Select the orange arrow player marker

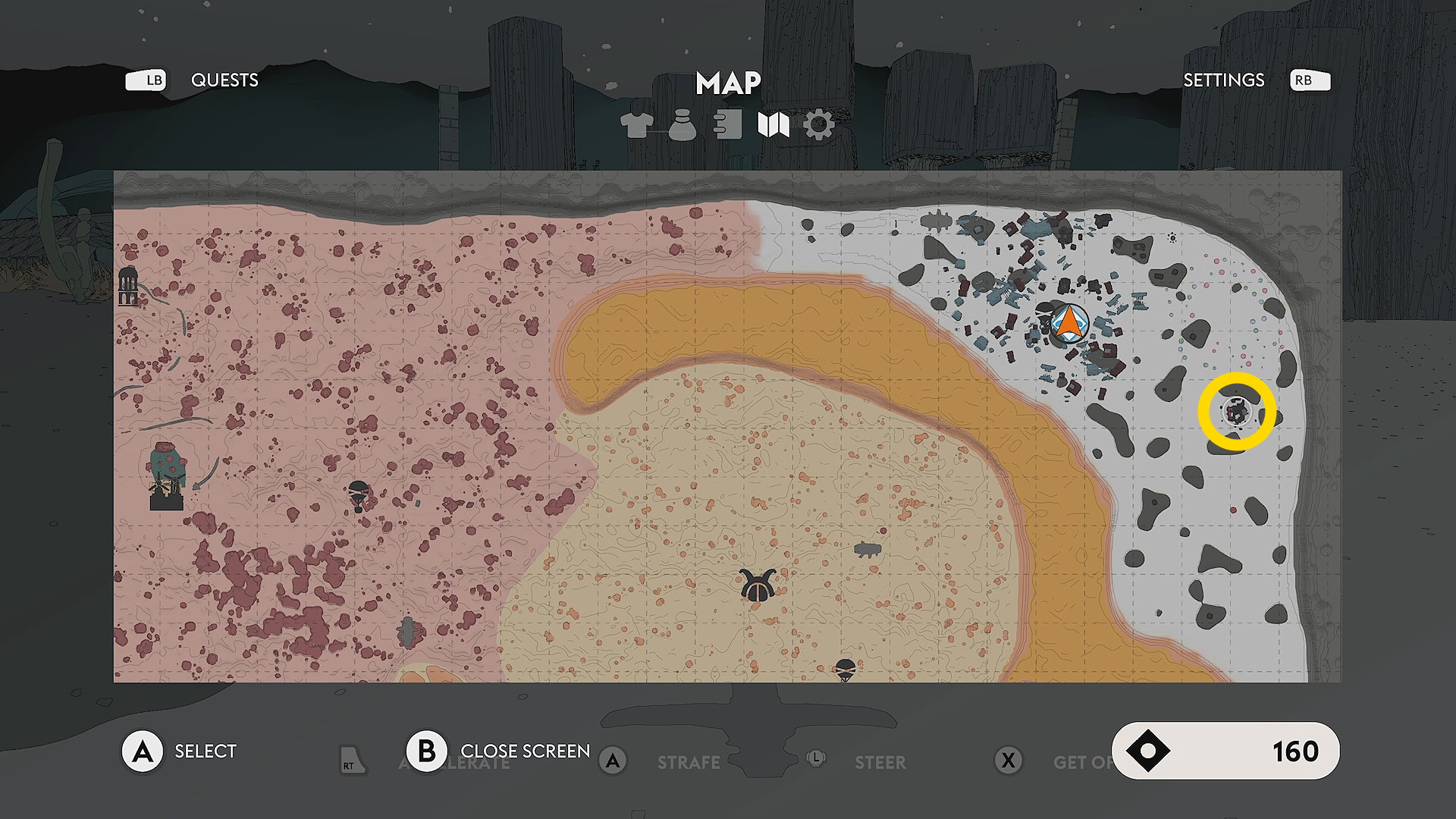(x=1069, y=323)
